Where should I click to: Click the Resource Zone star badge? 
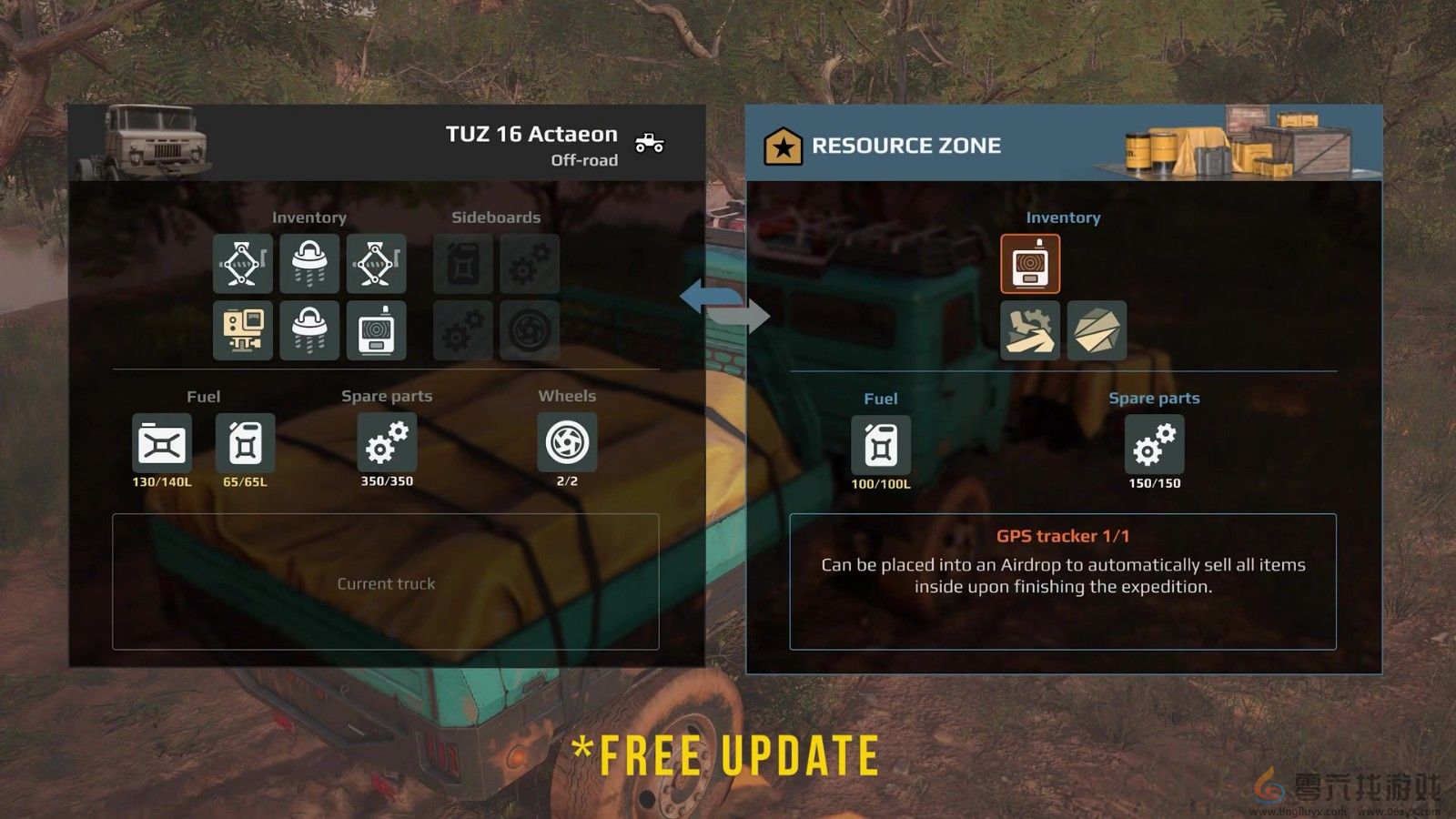click(783, 146)
